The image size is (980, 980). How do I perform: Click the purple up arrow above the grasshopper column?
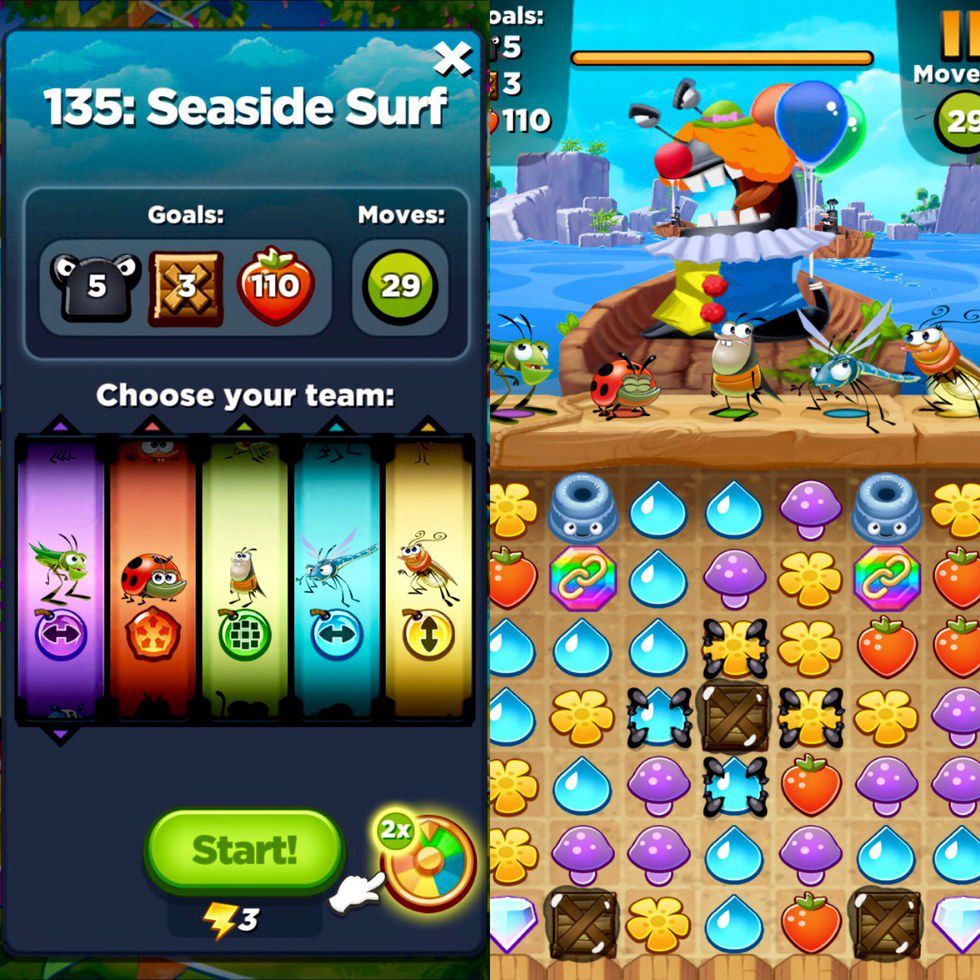(60, 425)
